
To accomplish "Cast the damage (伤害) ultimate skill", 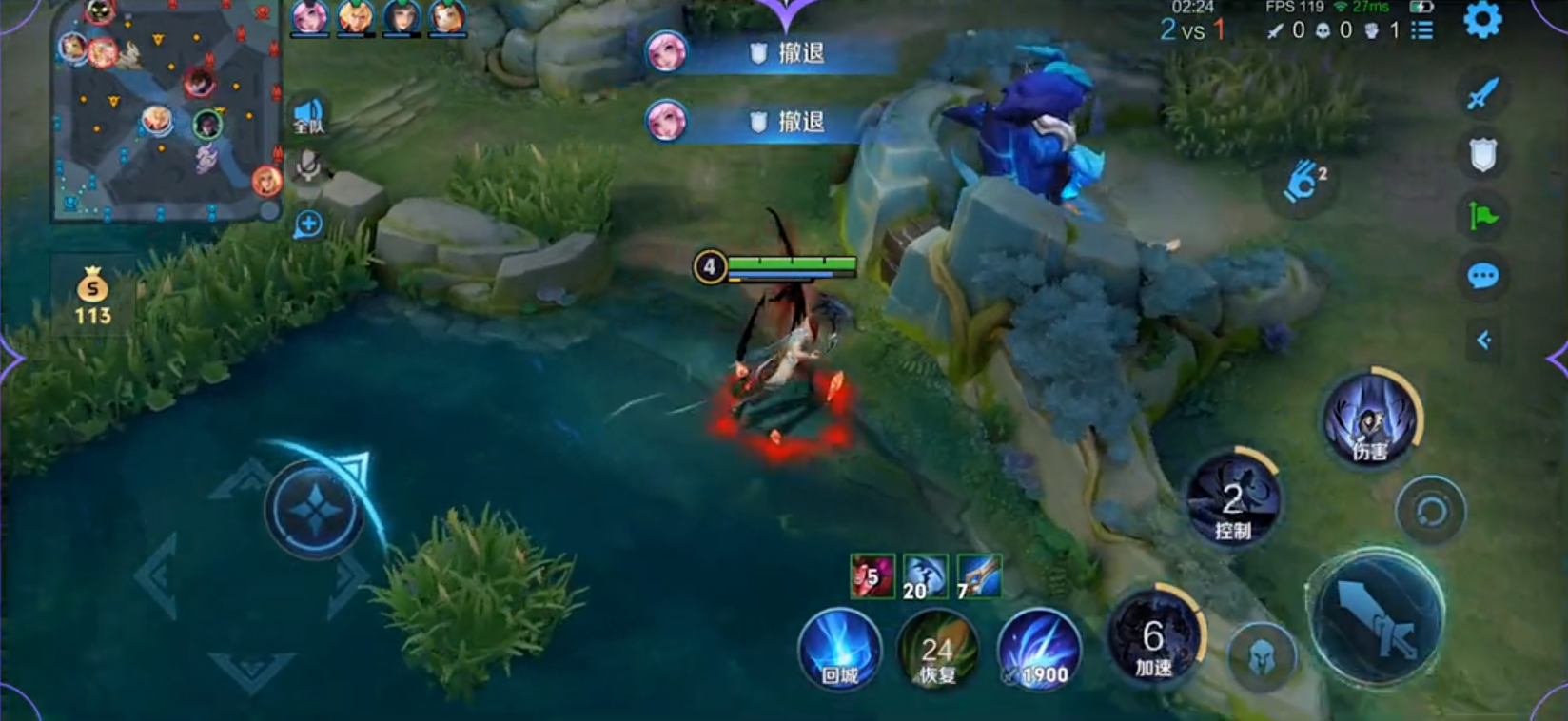I will (x=1370, y=419).
